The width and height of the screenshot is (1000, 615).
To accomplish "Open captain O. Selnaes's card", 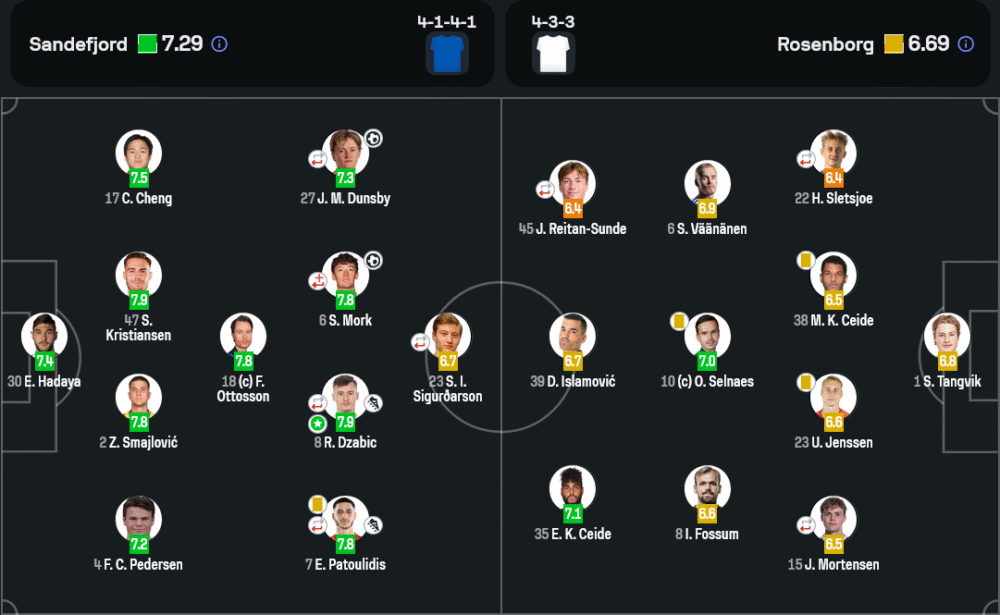I will [x=707, y=336].
